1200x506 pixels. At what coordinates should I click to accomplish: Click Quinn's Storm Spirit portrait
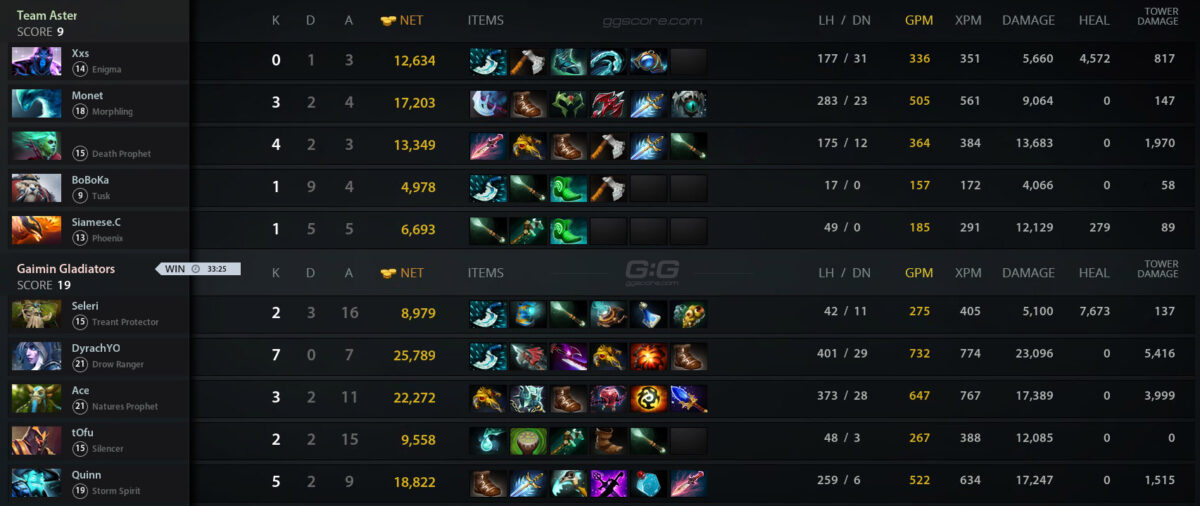point(37,482)
